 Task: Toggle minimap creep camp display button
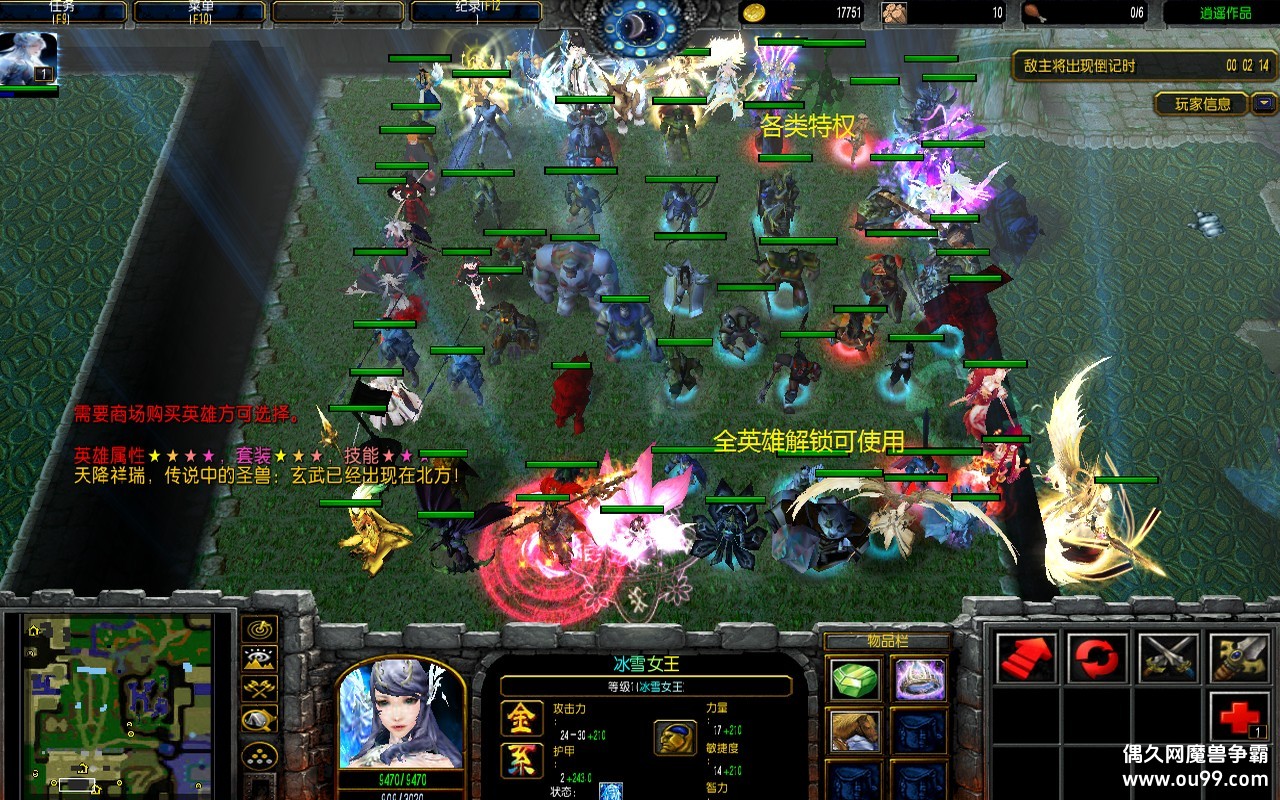(259, 720)
